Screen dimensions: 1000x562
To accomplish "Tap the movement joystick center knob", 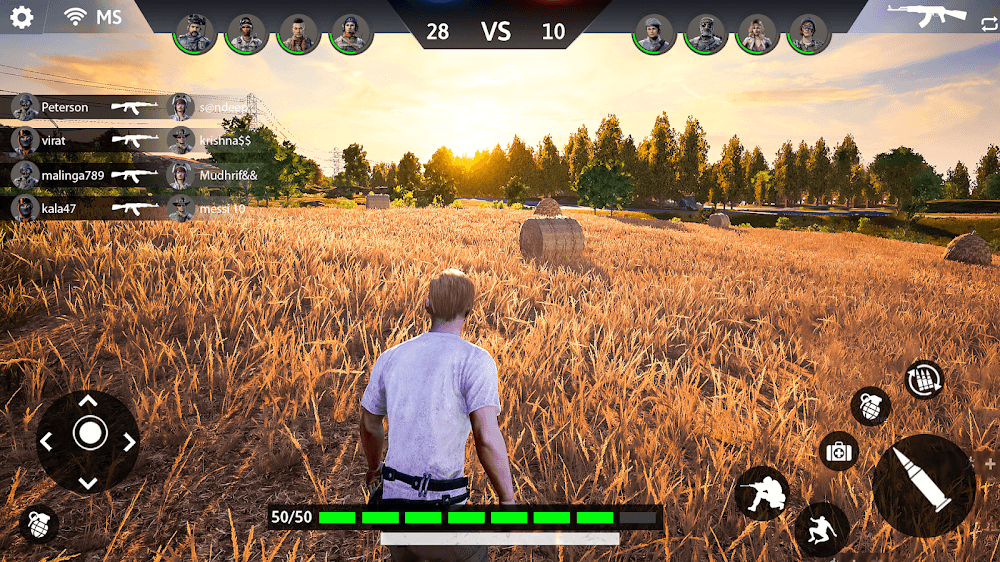I will pos(89,434).
